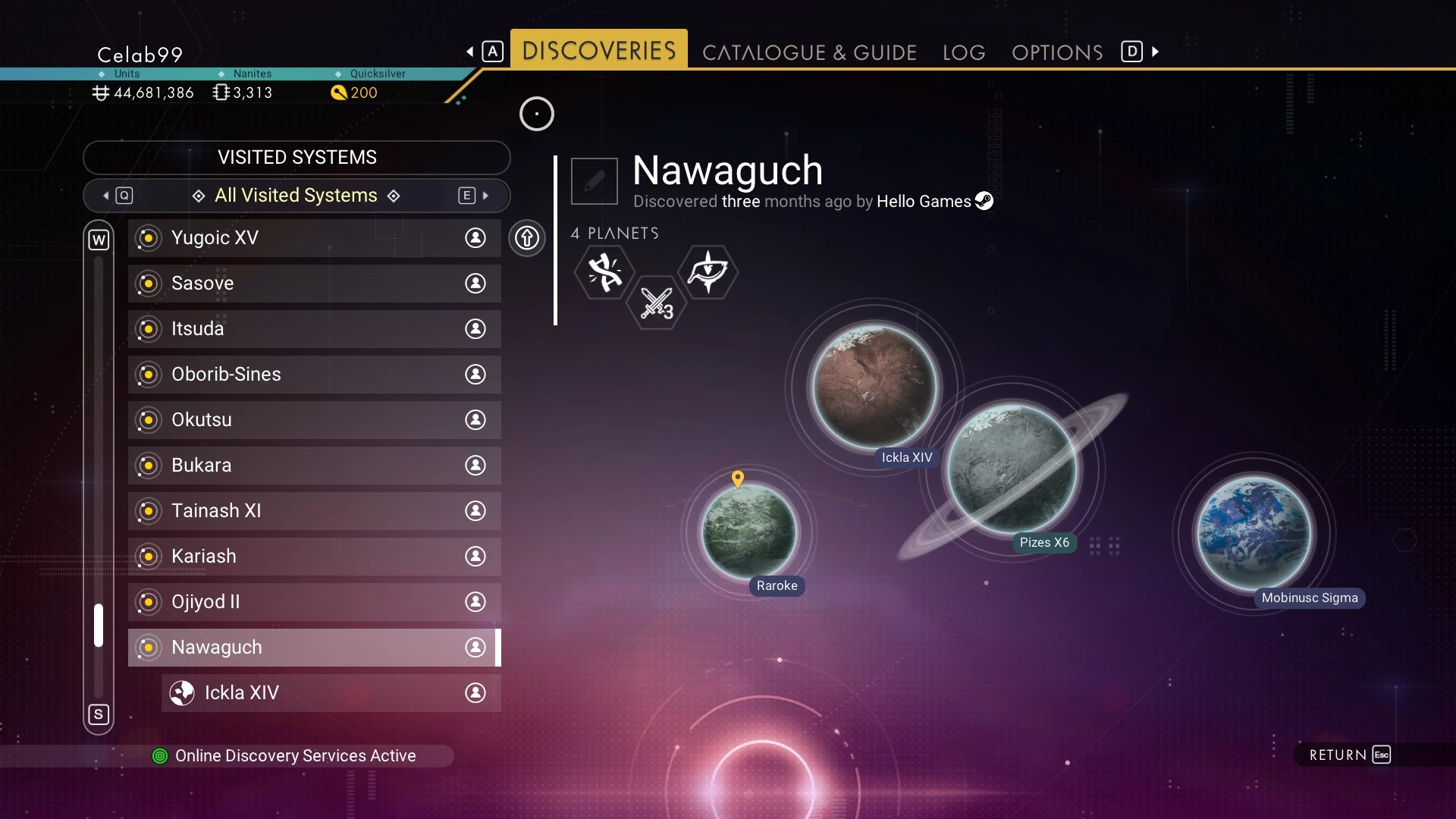The width and height of the screenshot is (1456, 819).
Task: Open the Ojiyod II system entry
Action: (314, 602)
